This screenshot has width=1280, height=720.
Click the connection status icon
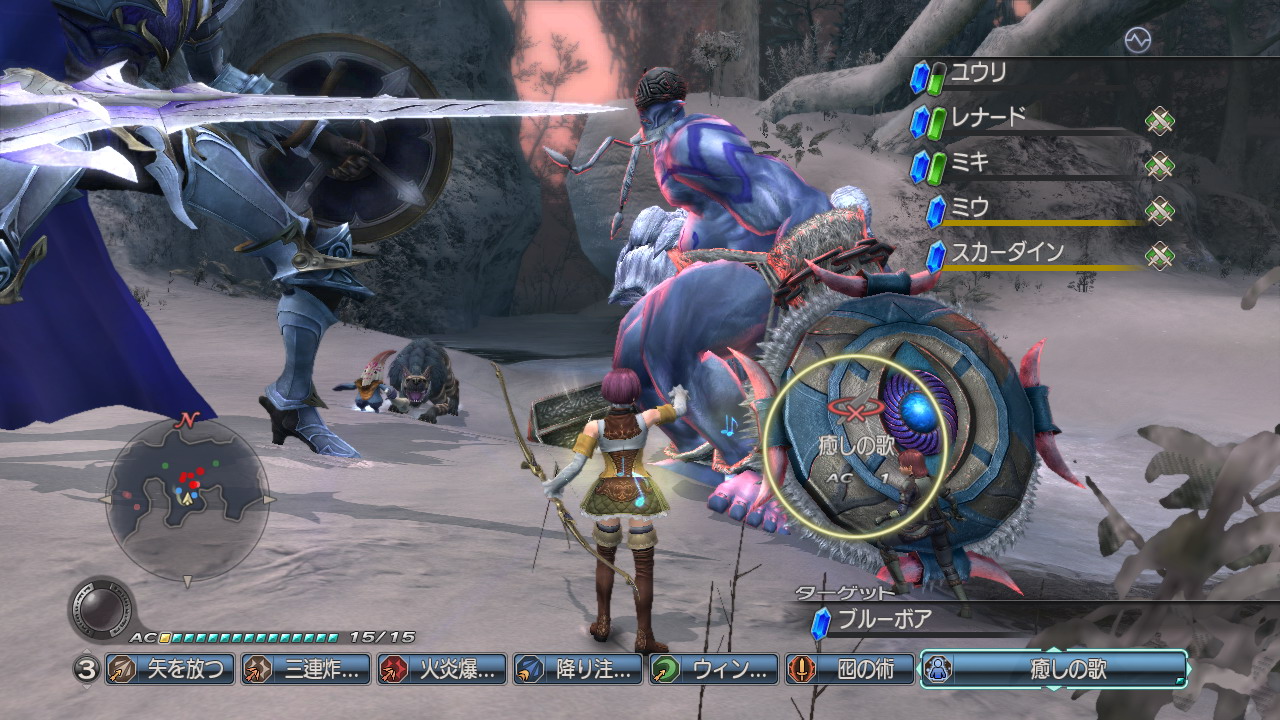point(1137,40)
